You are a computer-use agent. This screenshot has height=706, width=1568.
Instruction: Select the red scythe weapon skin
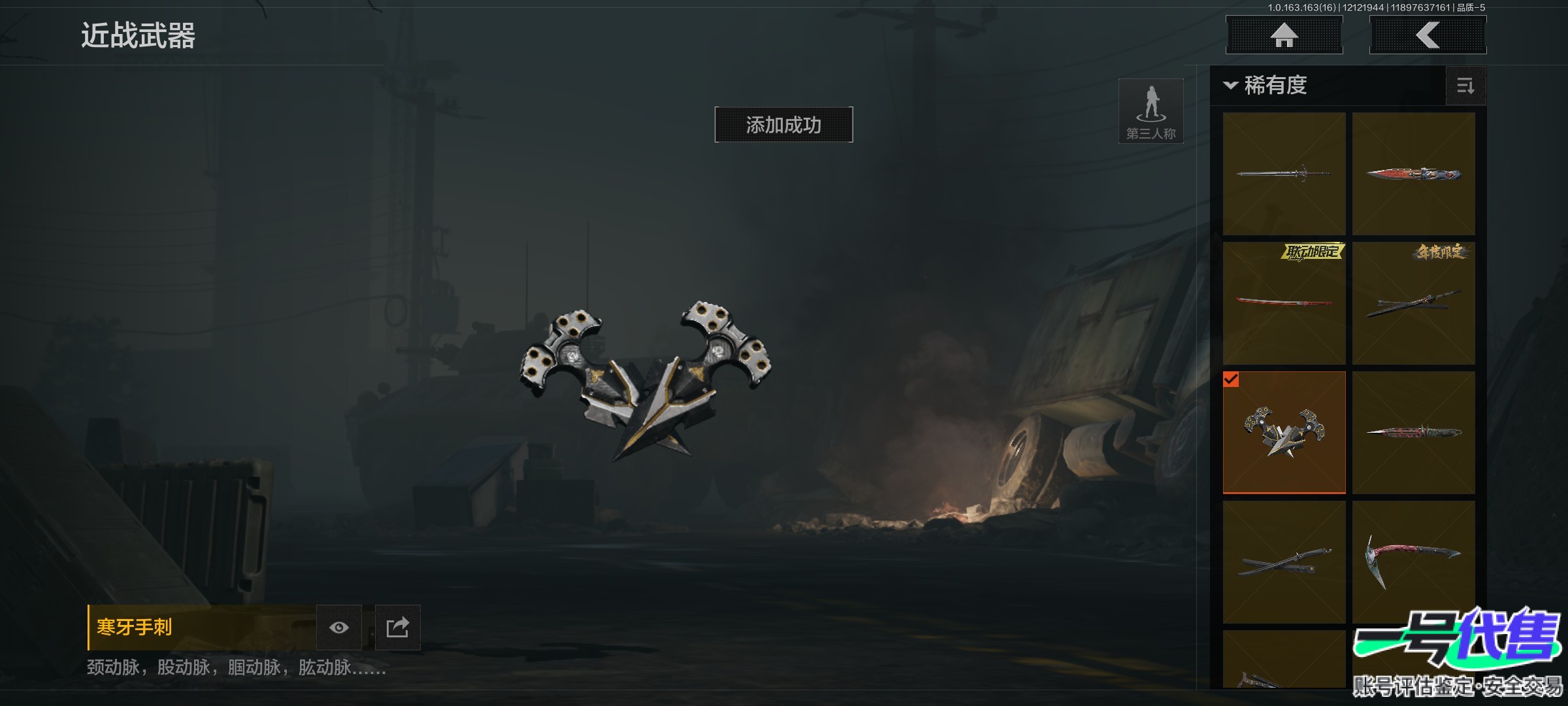coord(1413,562)
